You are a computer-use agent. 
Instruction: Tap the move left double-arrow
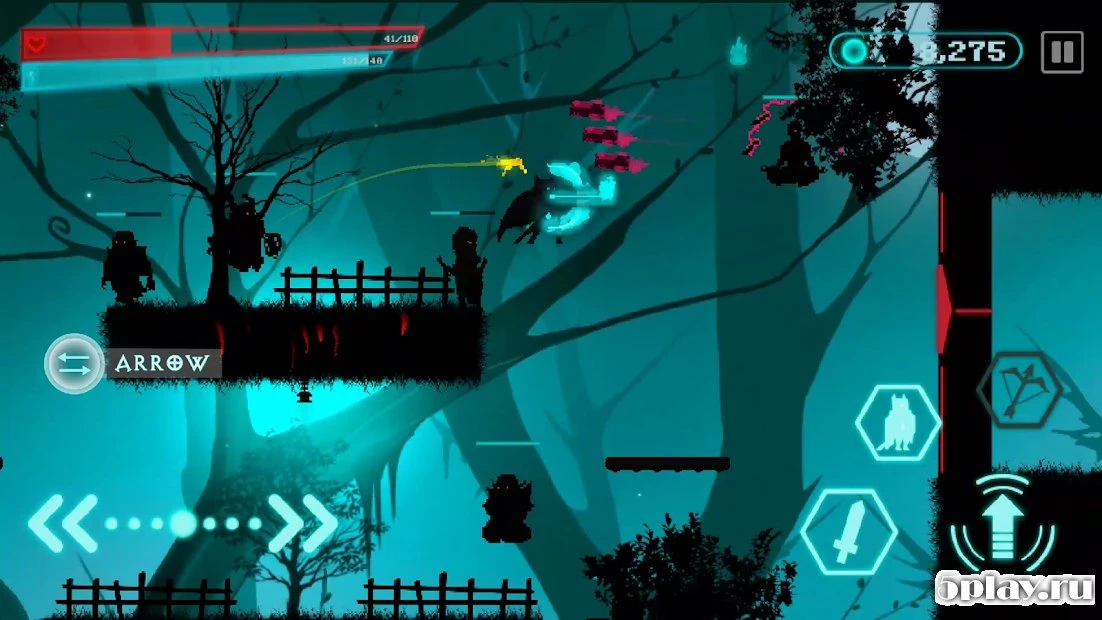coord(62,523)
